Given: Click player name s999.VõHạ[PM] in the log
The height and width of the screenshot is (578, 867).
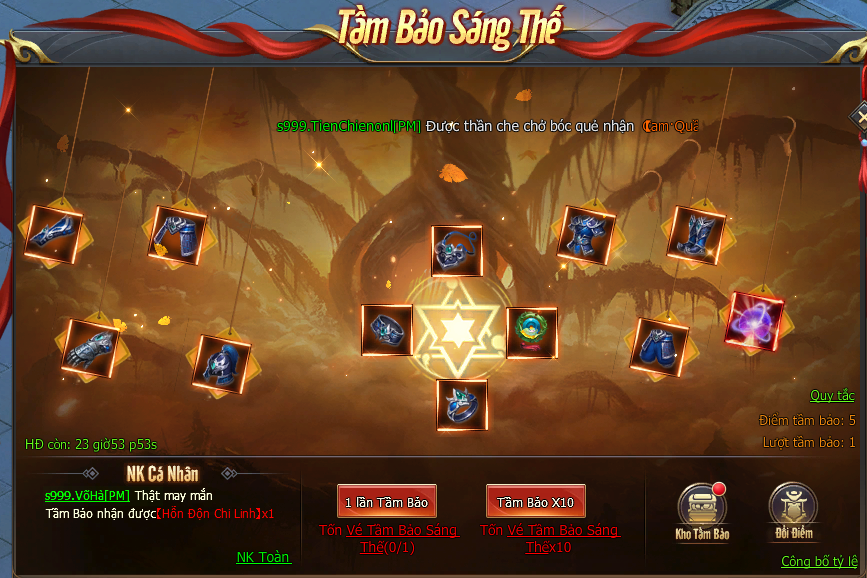Looking at the screenshot, I should (x=87, y=496).
